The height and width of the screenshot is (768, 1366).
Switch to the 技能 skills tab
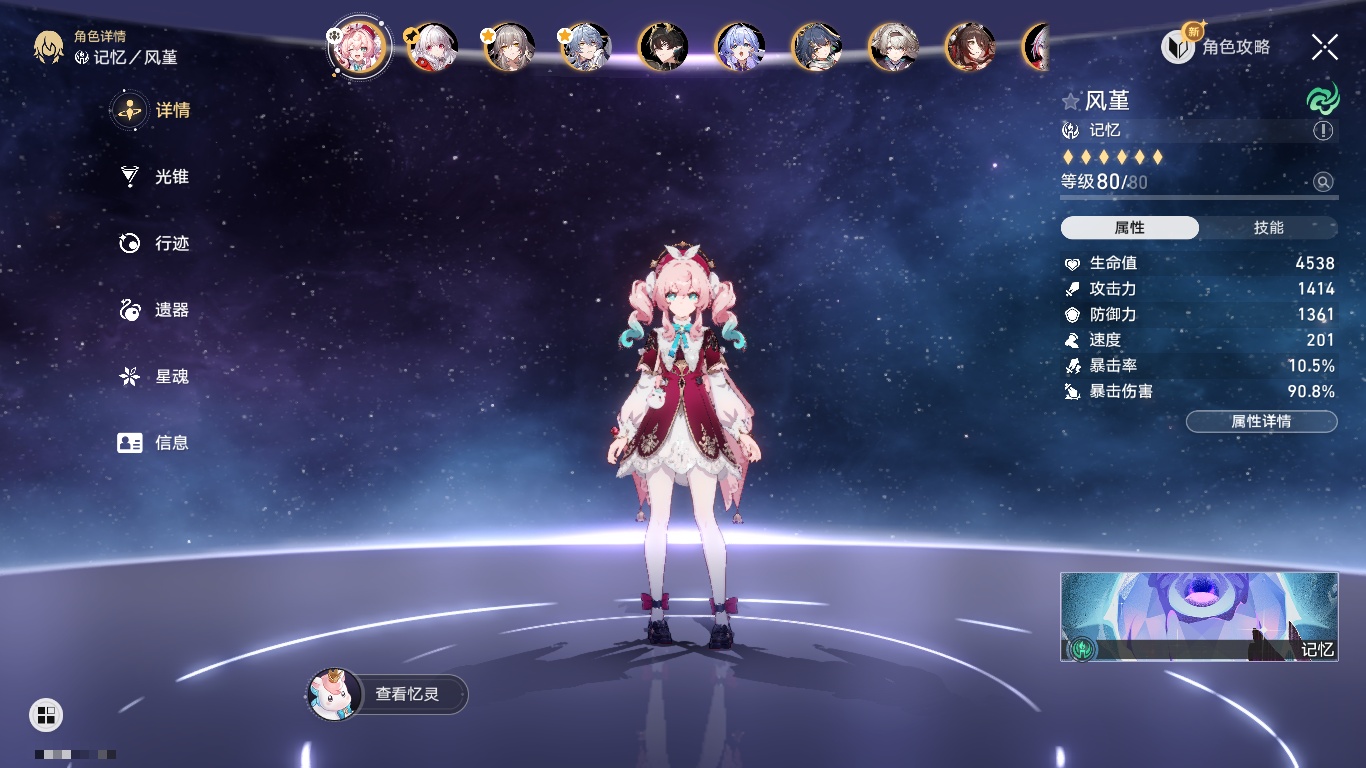coord(1268,228)
